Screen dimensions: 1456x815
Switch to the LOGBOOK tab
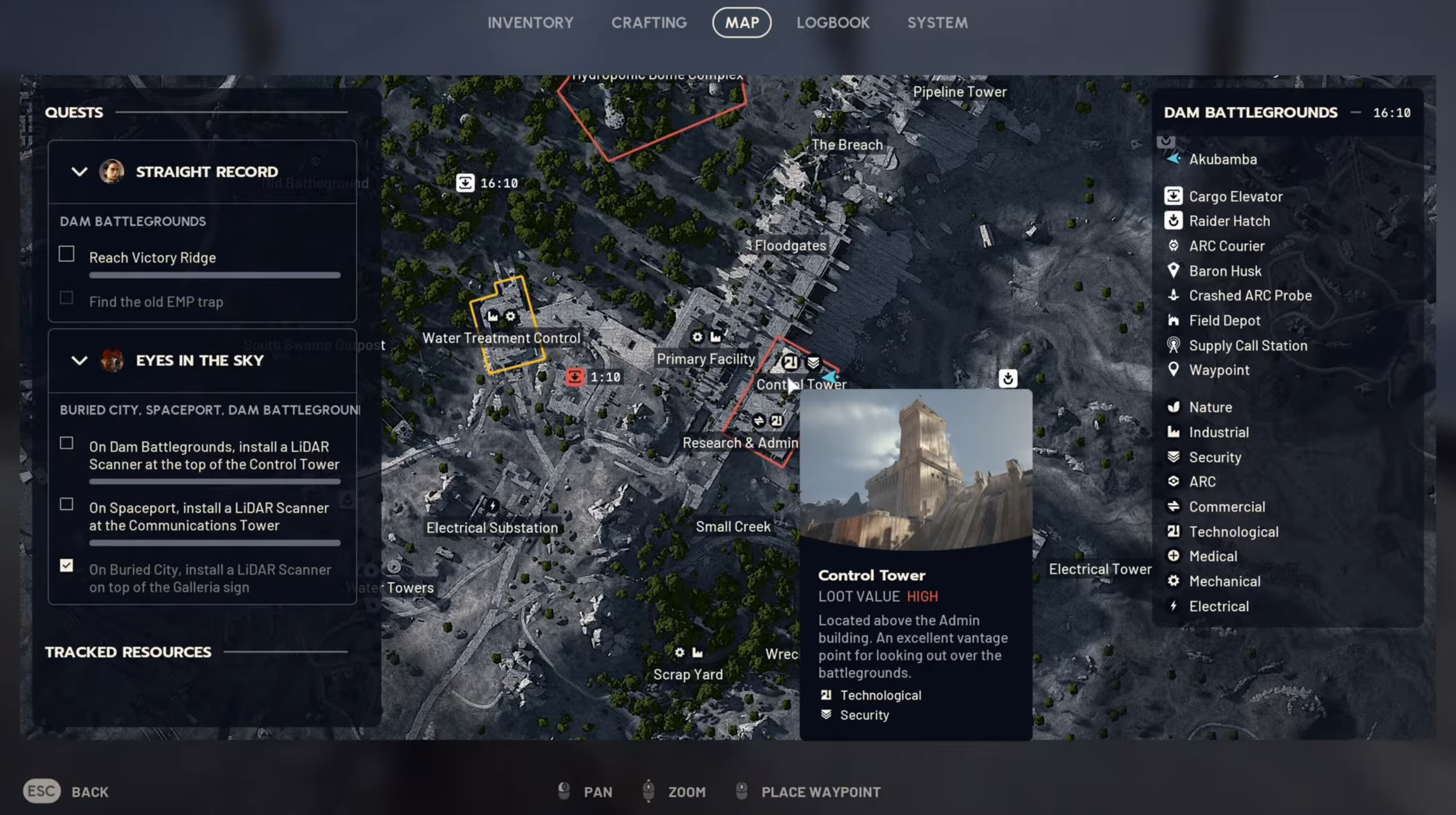tap(833, 23)
